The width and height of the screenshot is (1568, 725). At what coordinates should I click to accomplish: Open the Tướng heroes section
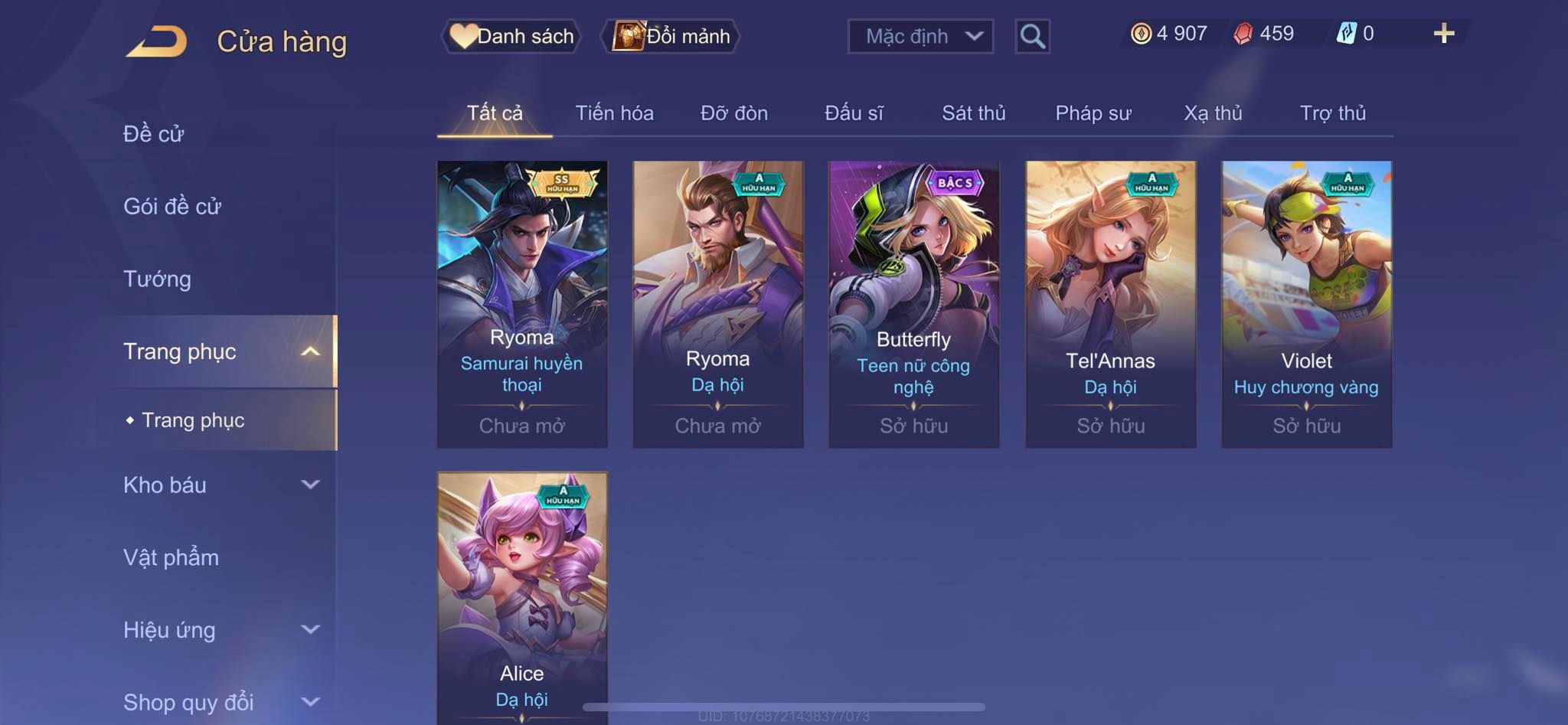pyautogui.click(x=157, y=279)
